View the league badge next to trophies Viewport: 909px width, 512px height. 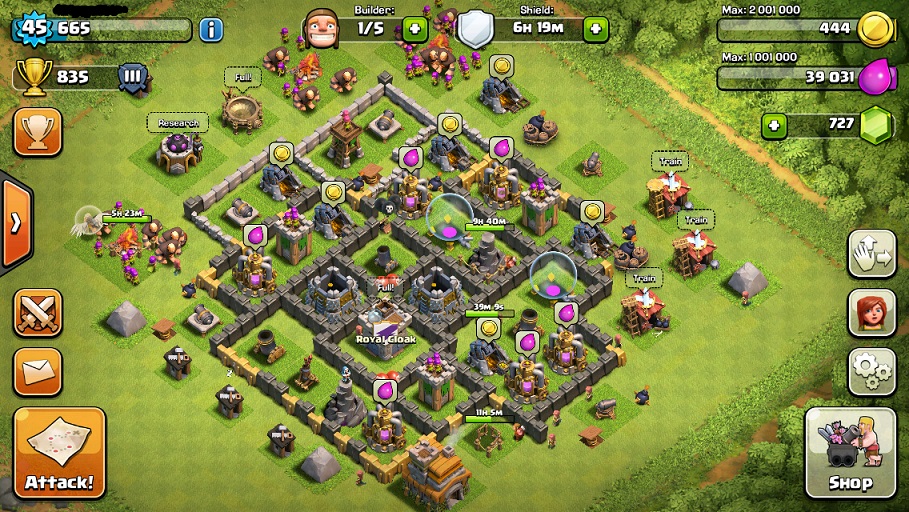click(131, 76)
